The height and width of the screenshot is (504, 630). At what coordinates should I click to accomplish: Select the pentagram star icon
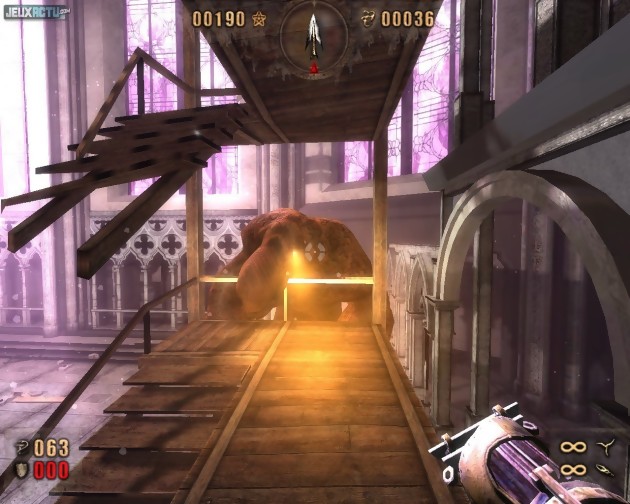coord(260,19)
